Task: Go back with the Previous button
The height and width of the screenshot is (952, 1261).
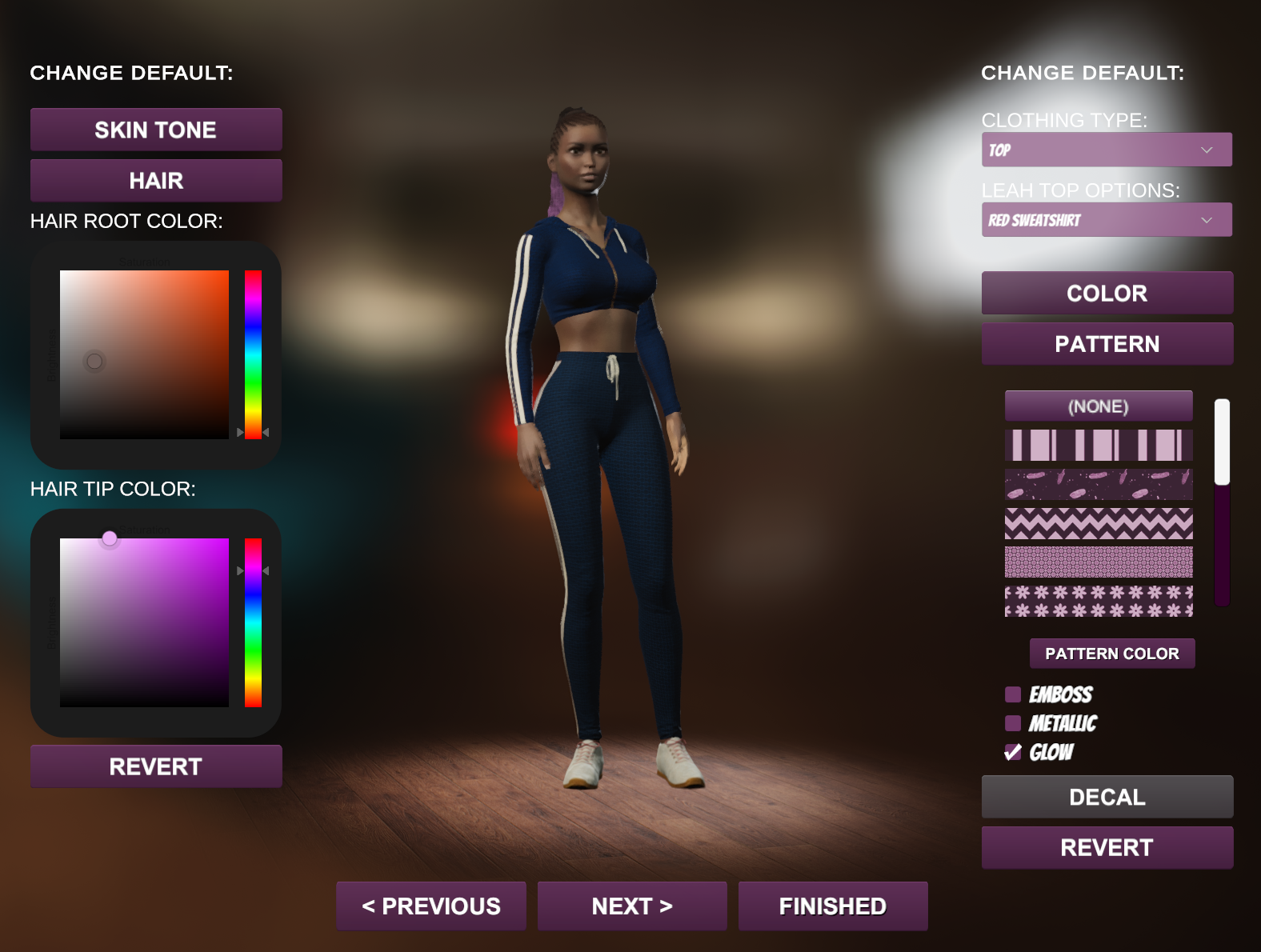Action: coord(431,906)
